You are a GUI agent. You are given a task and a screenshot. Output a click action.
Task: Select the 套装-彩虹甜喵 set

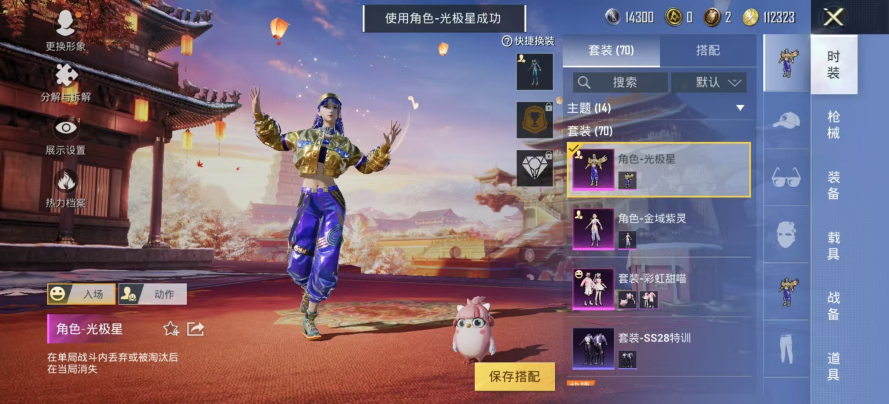[659, 287]
